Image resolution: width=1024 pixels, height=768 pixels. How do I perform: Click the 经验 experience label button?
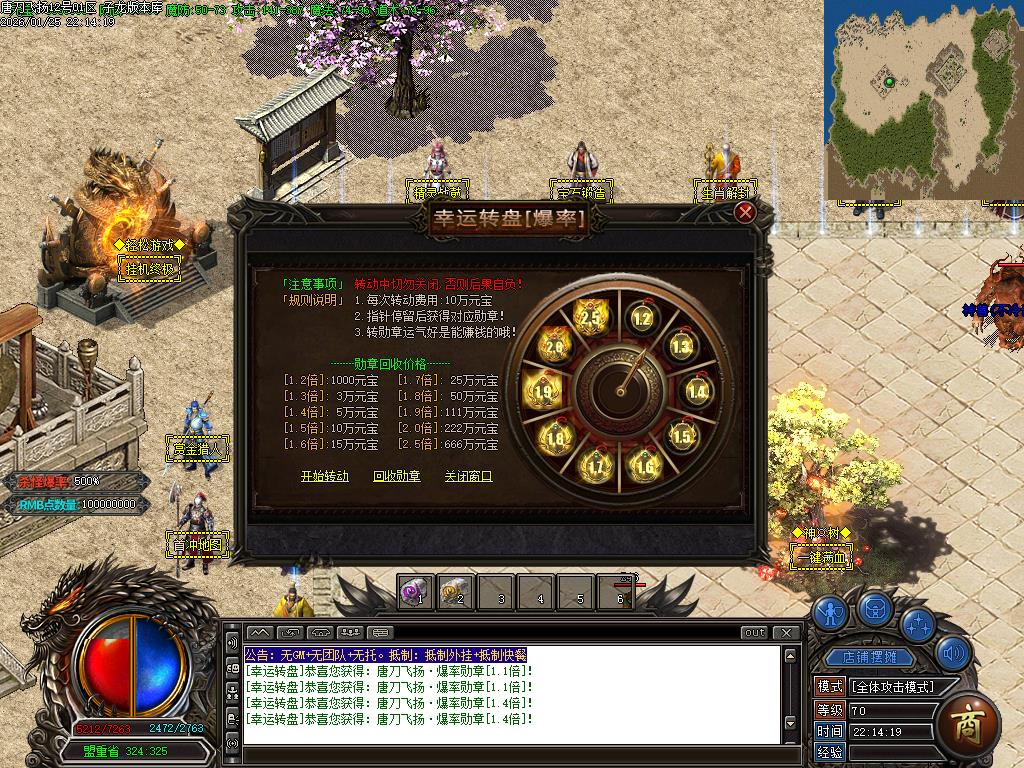pos(830,752)
